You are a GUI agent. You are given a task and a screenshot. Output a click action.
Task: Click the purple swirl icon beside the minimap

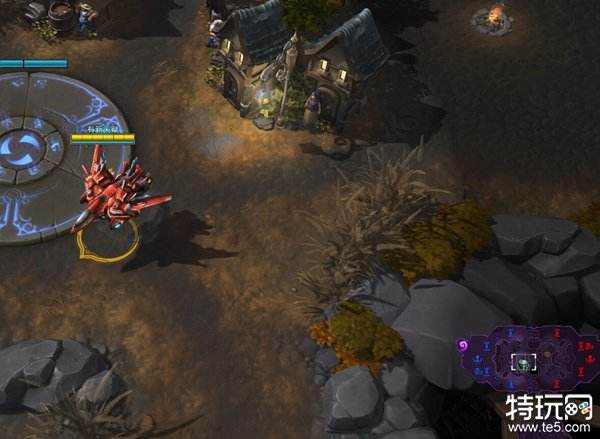pos(463,345)
